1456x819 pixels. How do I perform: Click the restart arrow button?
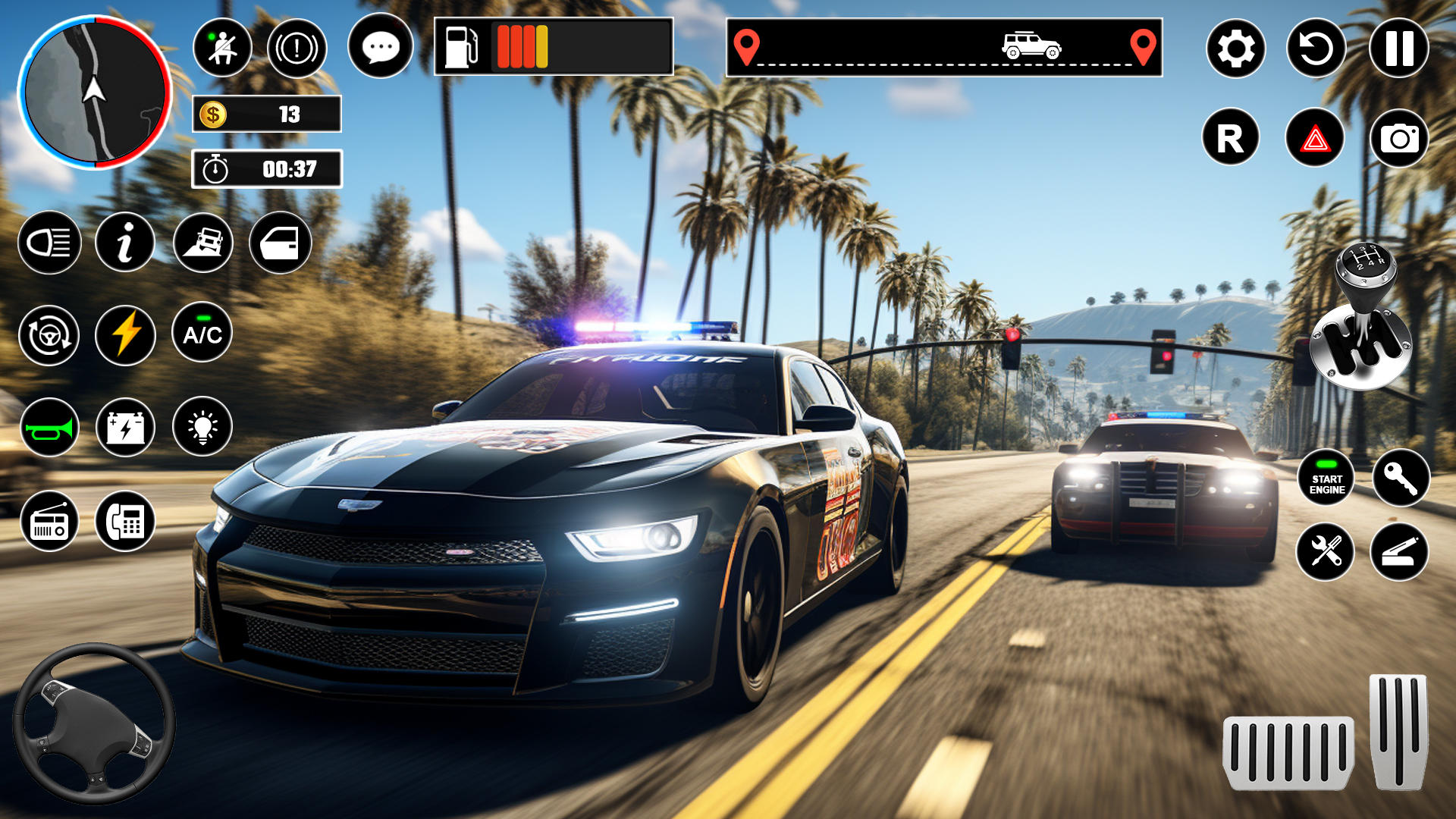(1316, 49)
